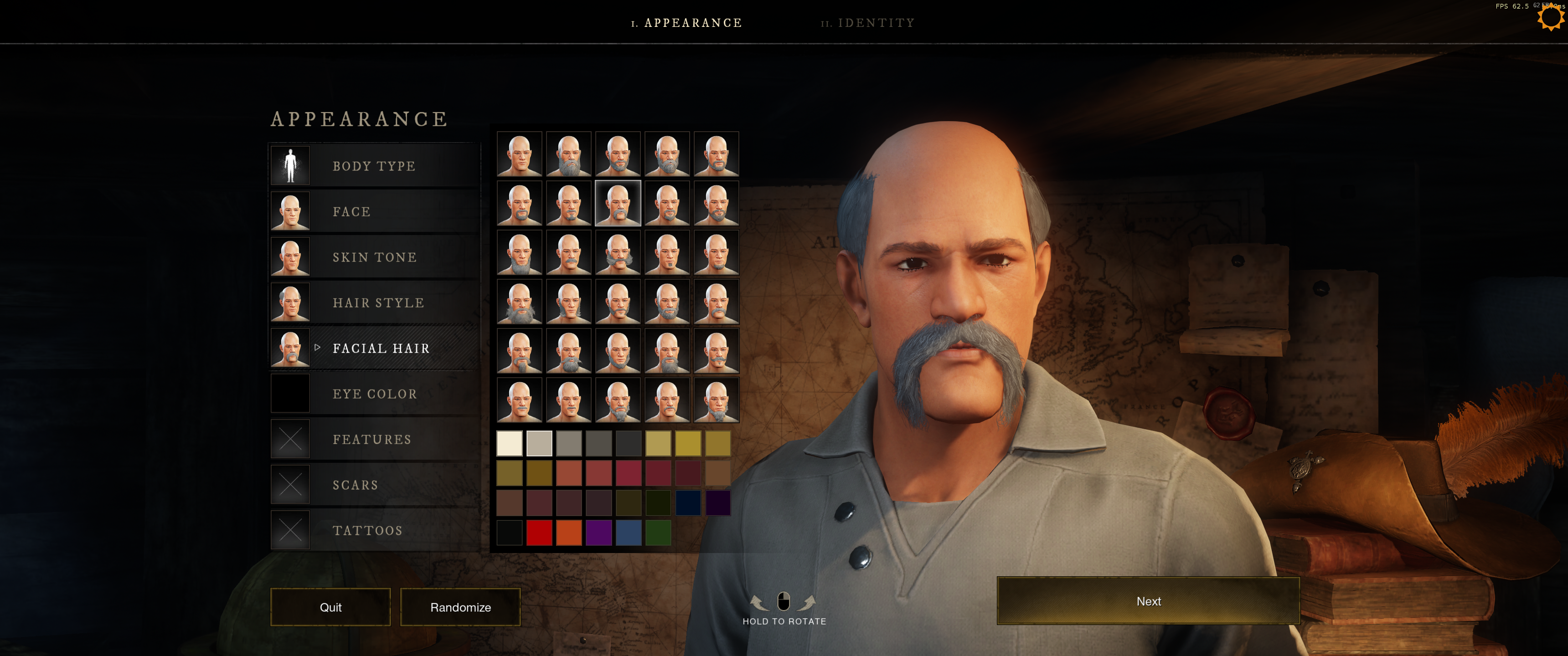
Task: Pick the bright red hair color swatch
Action: click(x=539, y=533)
